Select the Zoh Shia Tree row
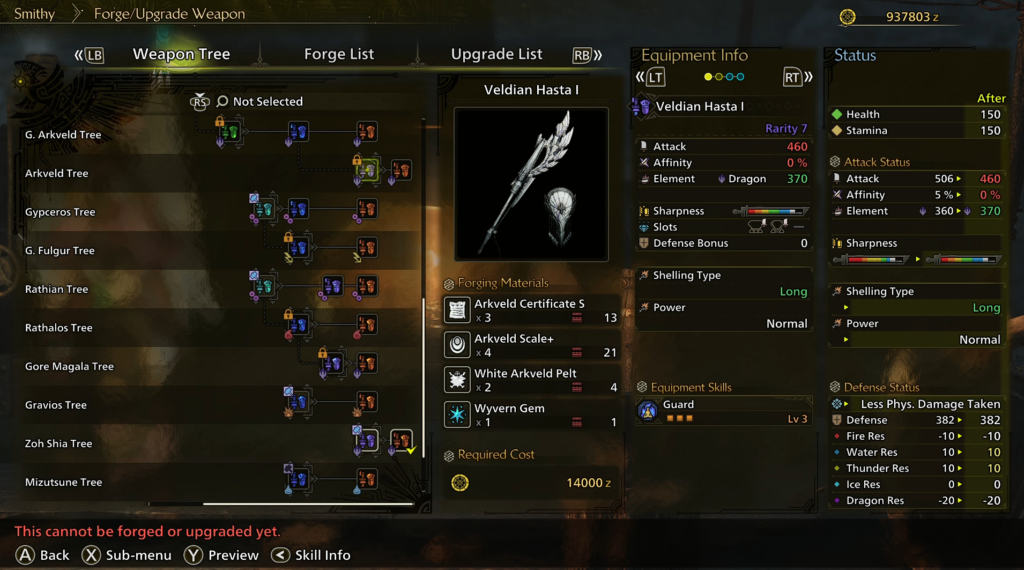The image size is (1024, 570). [x=58, y=444]
